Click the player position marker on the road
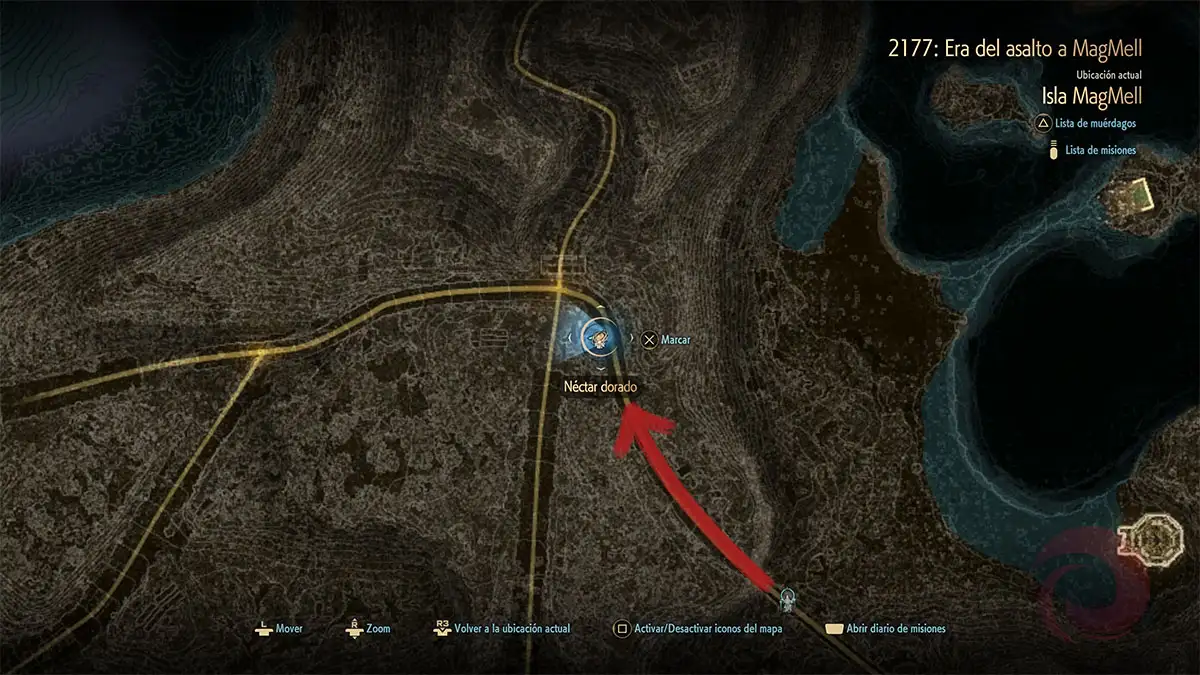The height and width of the screenshot is (675, 1200). click(x=788, y=599)
